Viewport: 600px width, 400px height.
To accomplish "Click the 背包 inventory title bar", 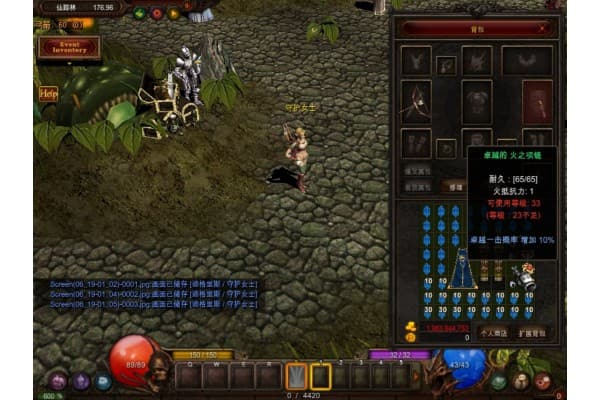I will [x=477, y=29].
